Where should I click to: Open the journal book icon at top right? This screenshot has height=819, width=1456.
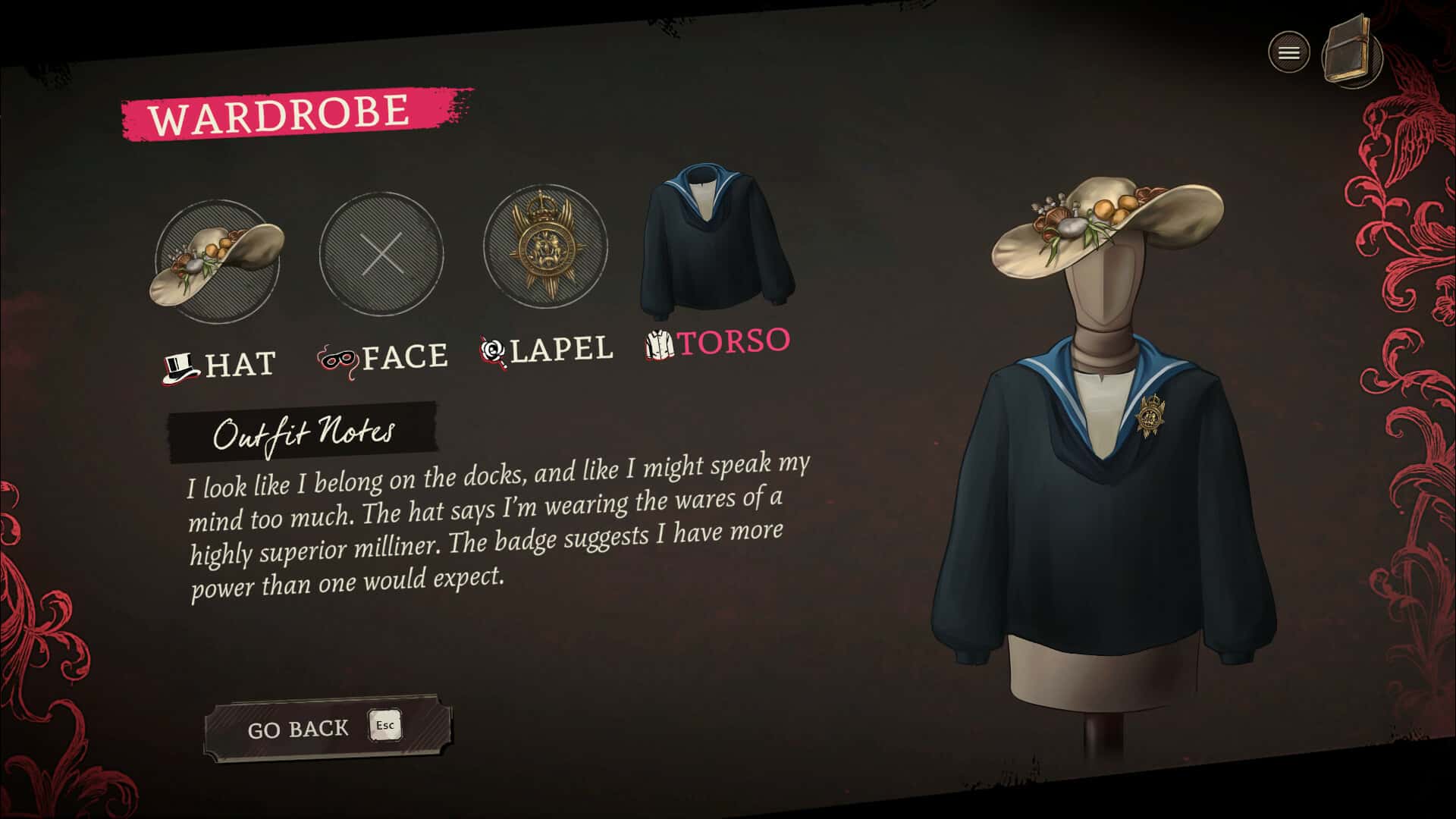(x=1352, y=52)
